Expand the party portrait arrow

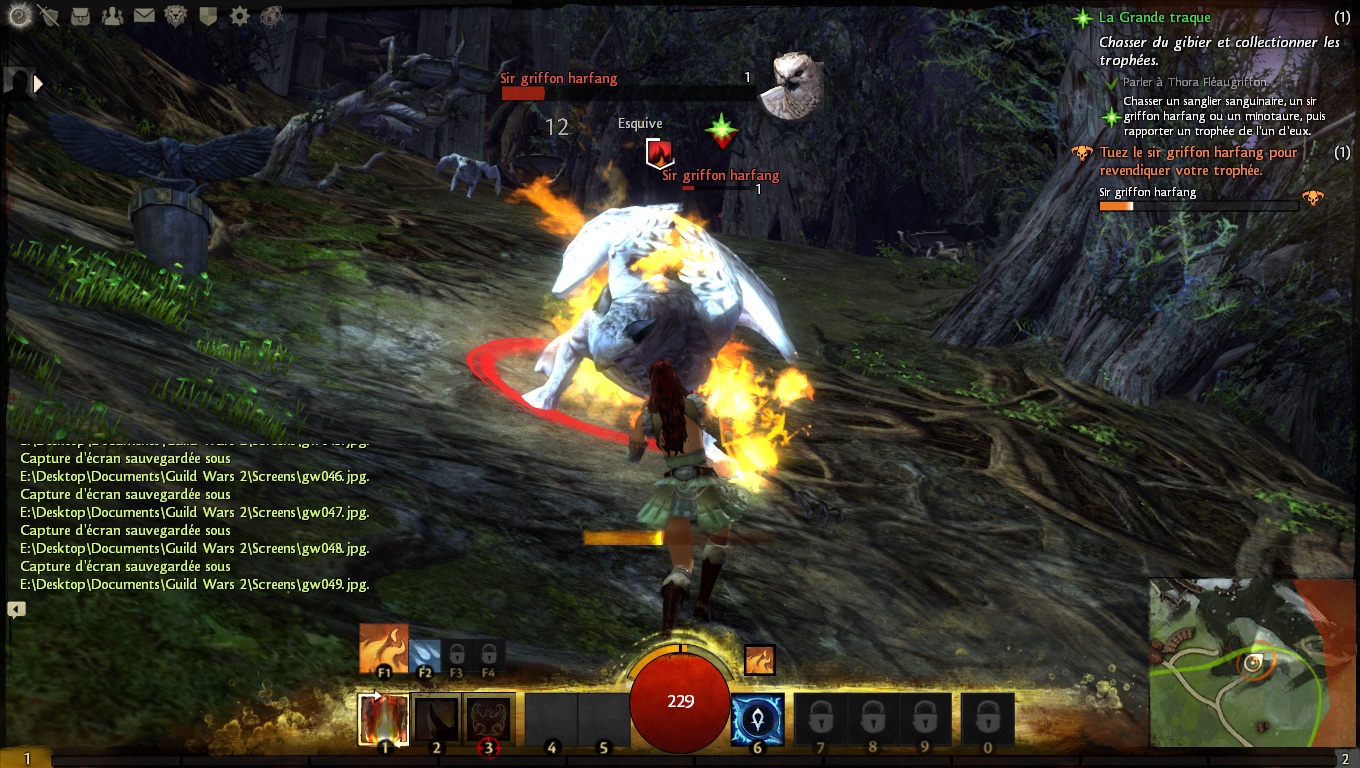point(39,84)
